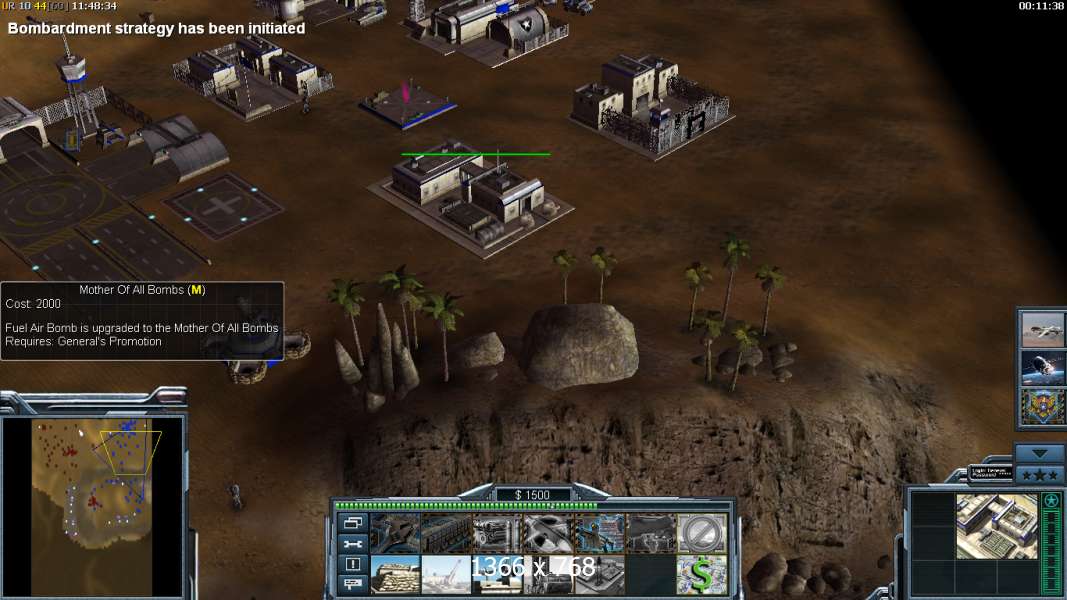Click the selected building portrait
This screenshot has width=1067, height=600.
click(996, 527)
